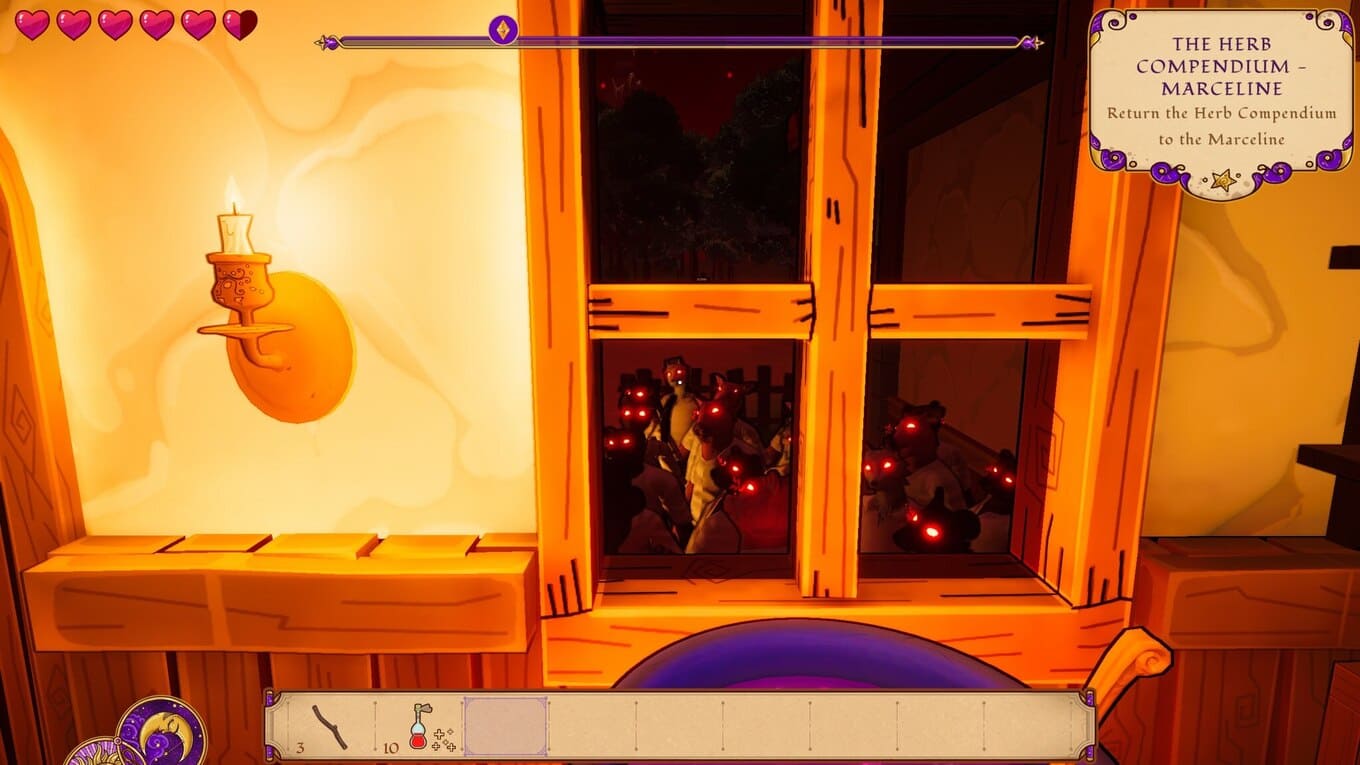Image resolution: width=1360 pixels, height=765 pixels.
Task: Click the diamond marker on the time bar
Action: coord(502,30)
